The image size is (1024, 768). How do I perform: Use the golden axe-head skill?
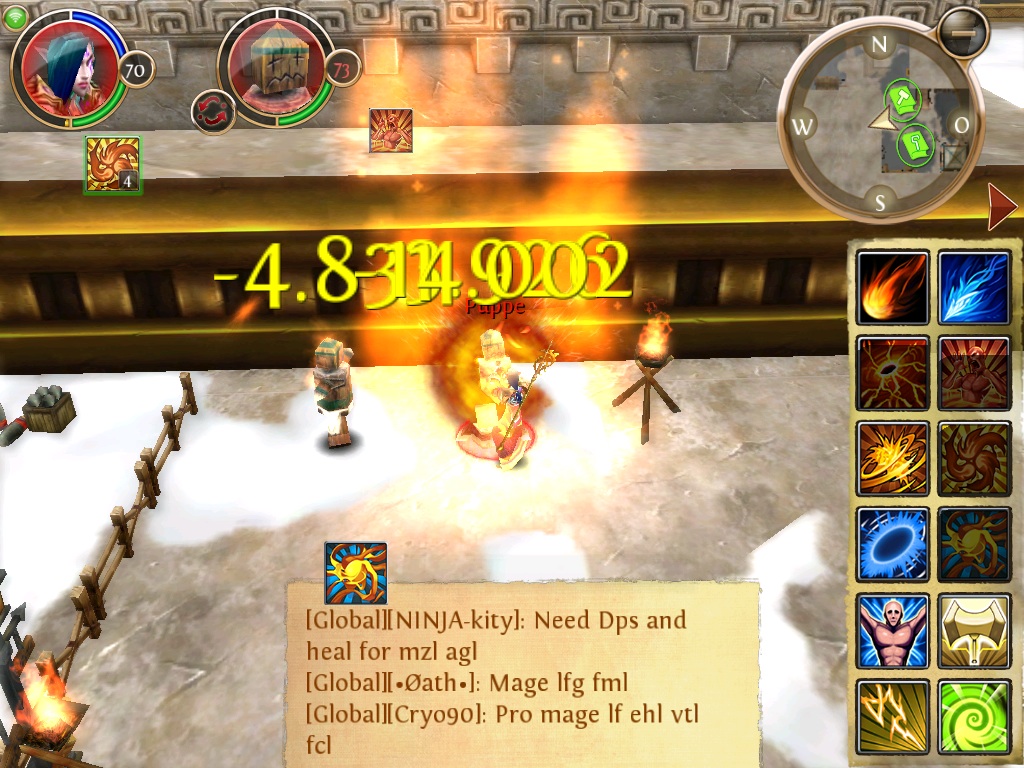pyautogui.click(x=974, y=631)
